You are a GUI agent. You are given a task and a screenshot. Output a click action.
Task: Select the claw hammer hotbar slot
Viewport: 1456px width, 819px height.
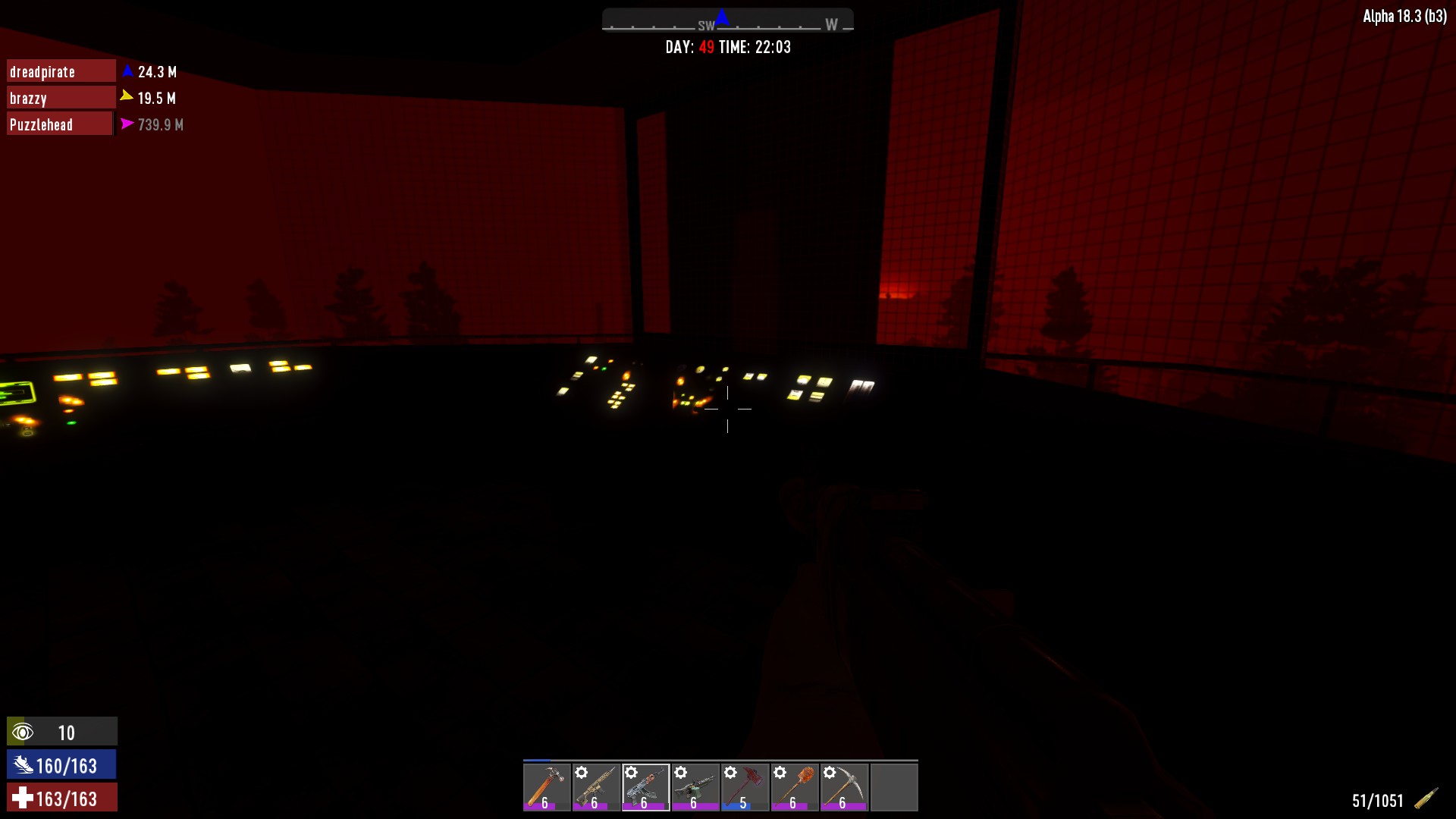pos(547,787)
